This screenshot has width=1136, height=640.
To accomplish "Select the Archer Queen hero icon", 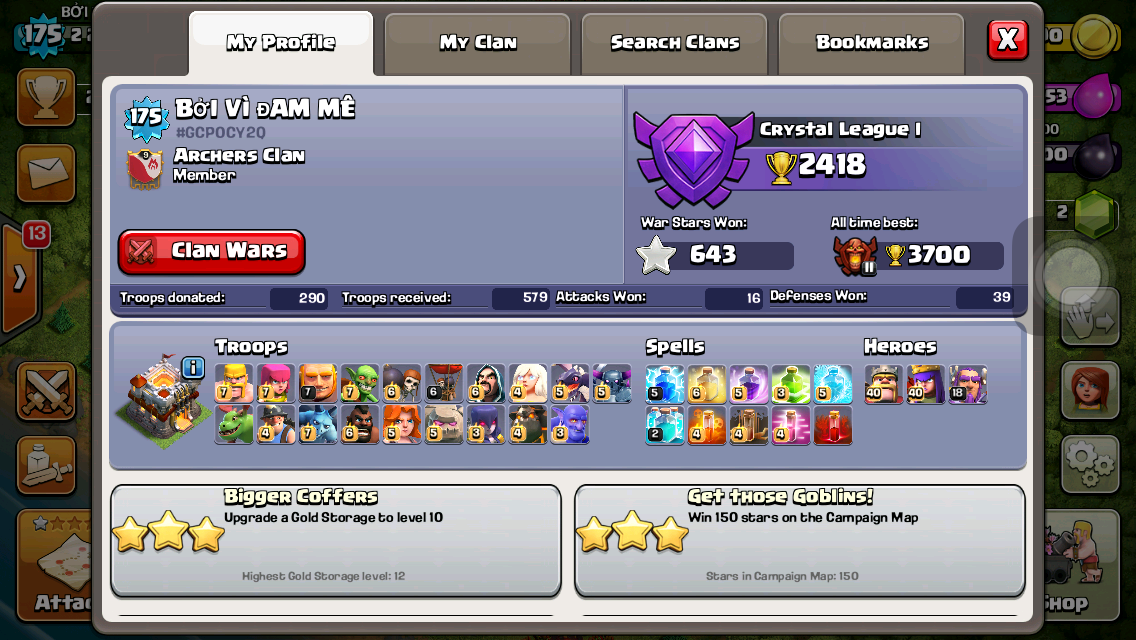I will (x=926, y=384).
